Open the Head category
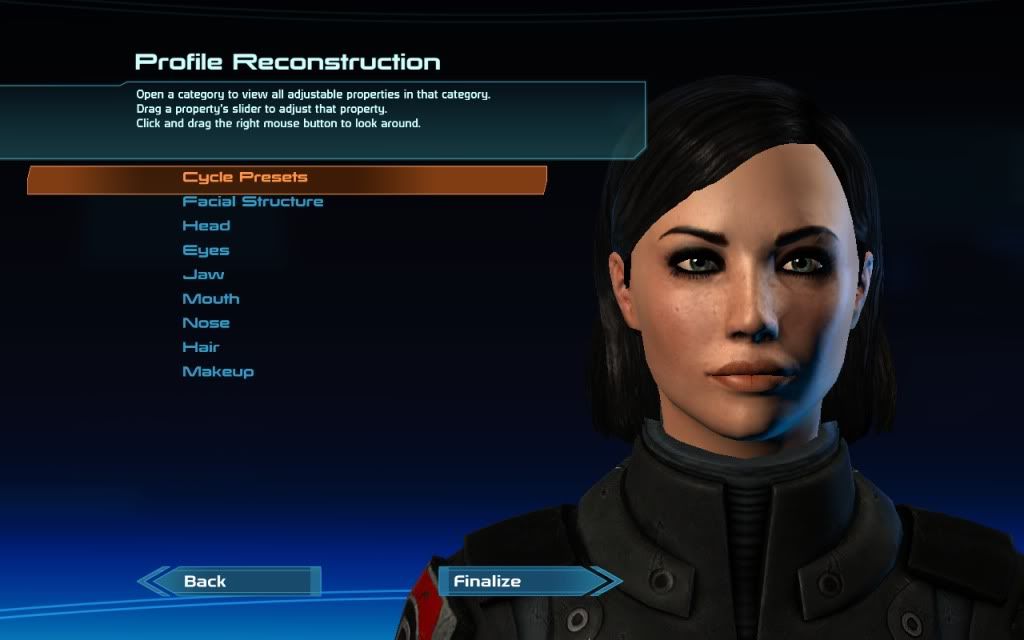Viewport: 1024px width, 640px height. click(206, 226)
